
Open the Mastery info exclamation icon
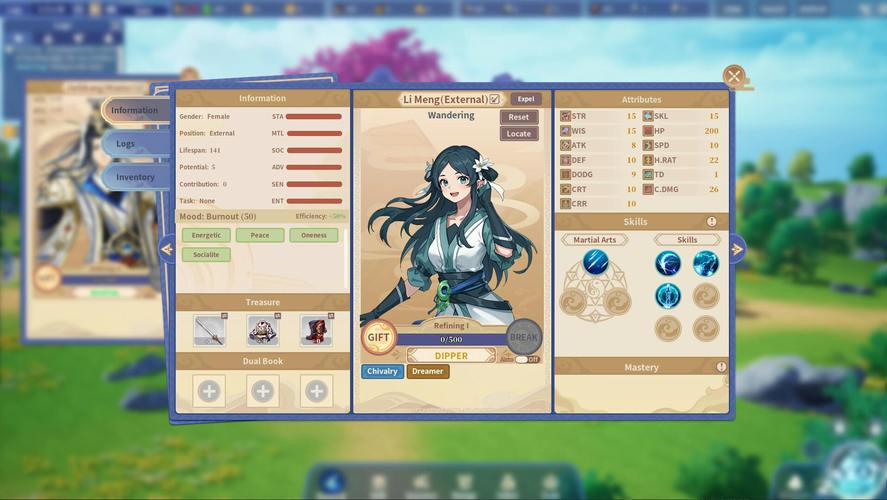point(721,368)
